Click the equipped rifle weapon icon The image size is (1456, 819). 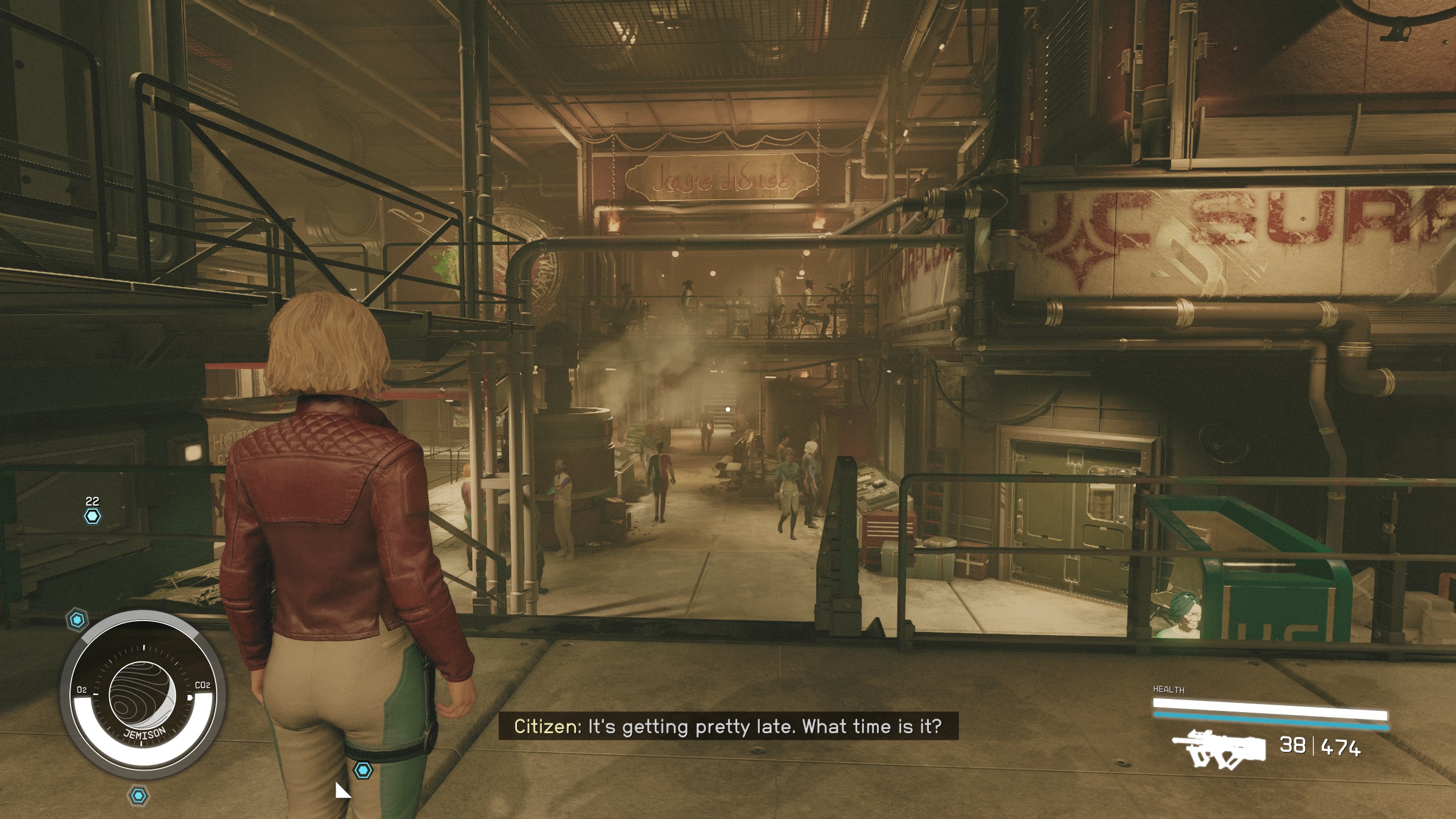click(1218, 747)
